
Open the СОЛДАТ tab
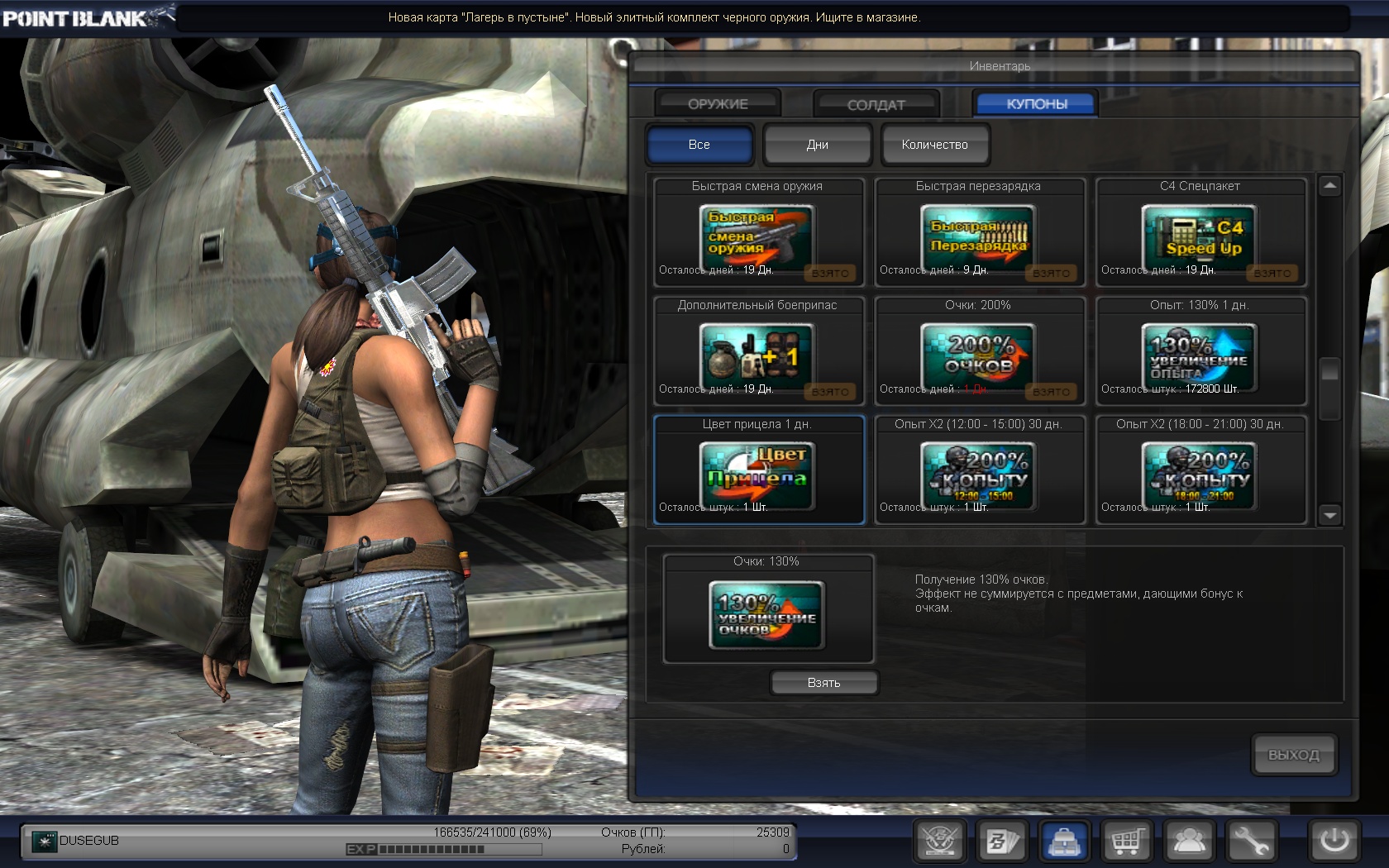pos(876,105)
